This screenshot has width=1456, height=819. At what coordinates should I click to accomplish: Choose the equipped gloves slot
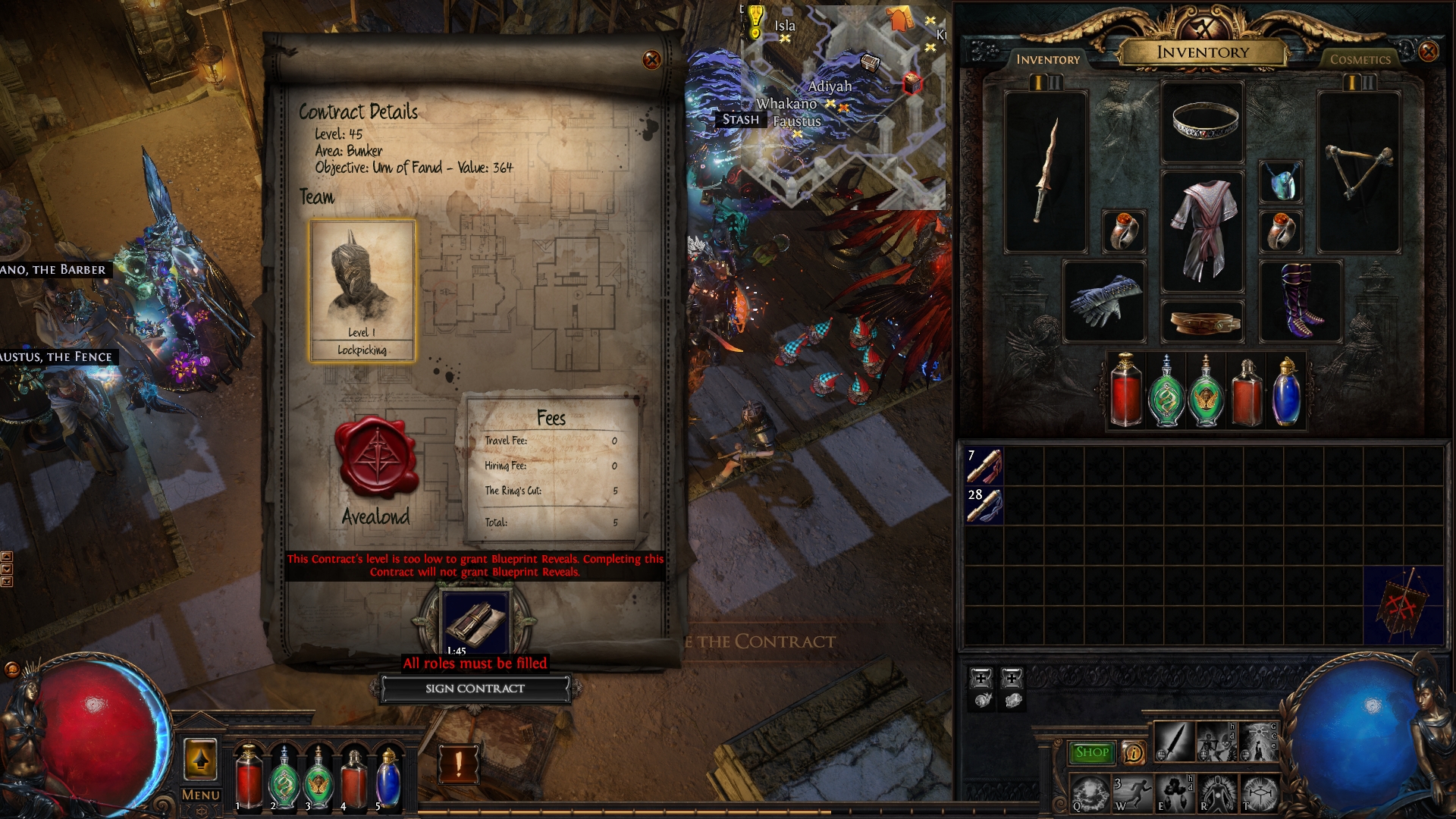point(1104,300)
